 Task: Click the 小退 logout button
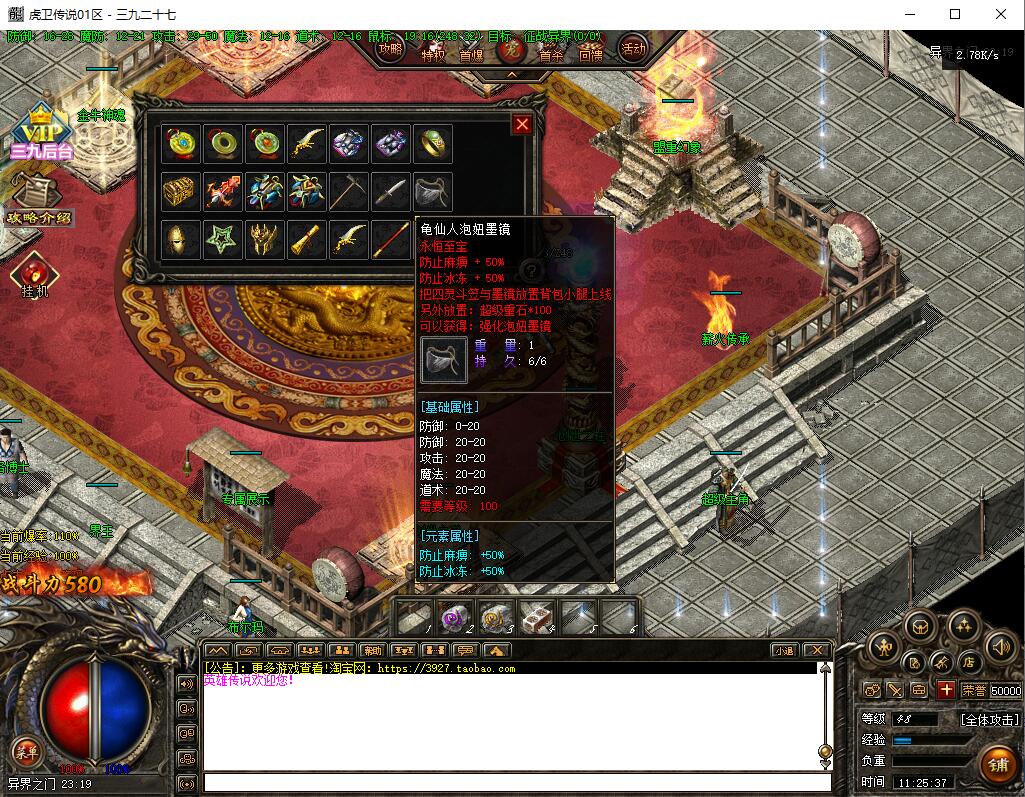point(783,650)
